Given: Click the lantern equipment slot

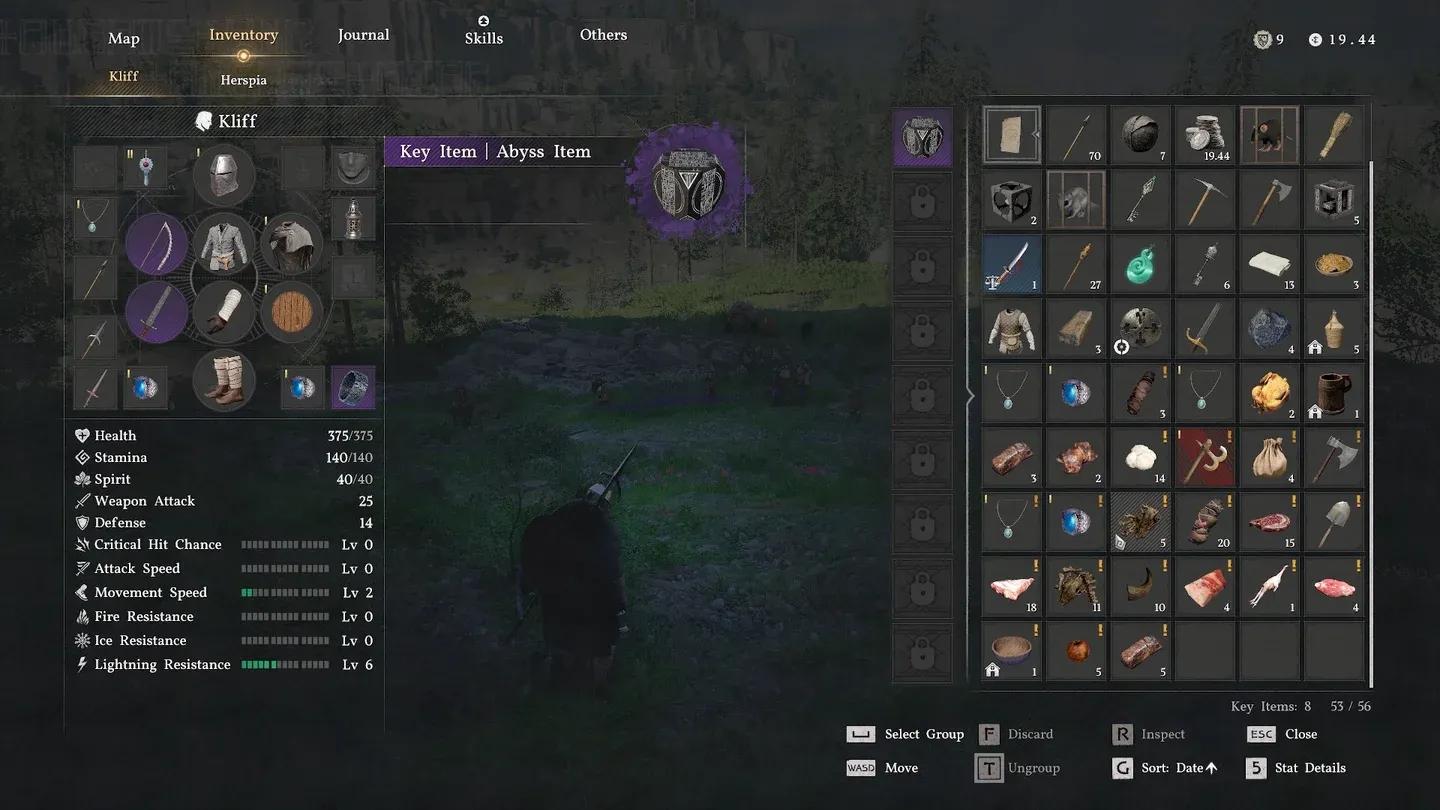Looking at the screenshot, I should [x=356, y=219].
